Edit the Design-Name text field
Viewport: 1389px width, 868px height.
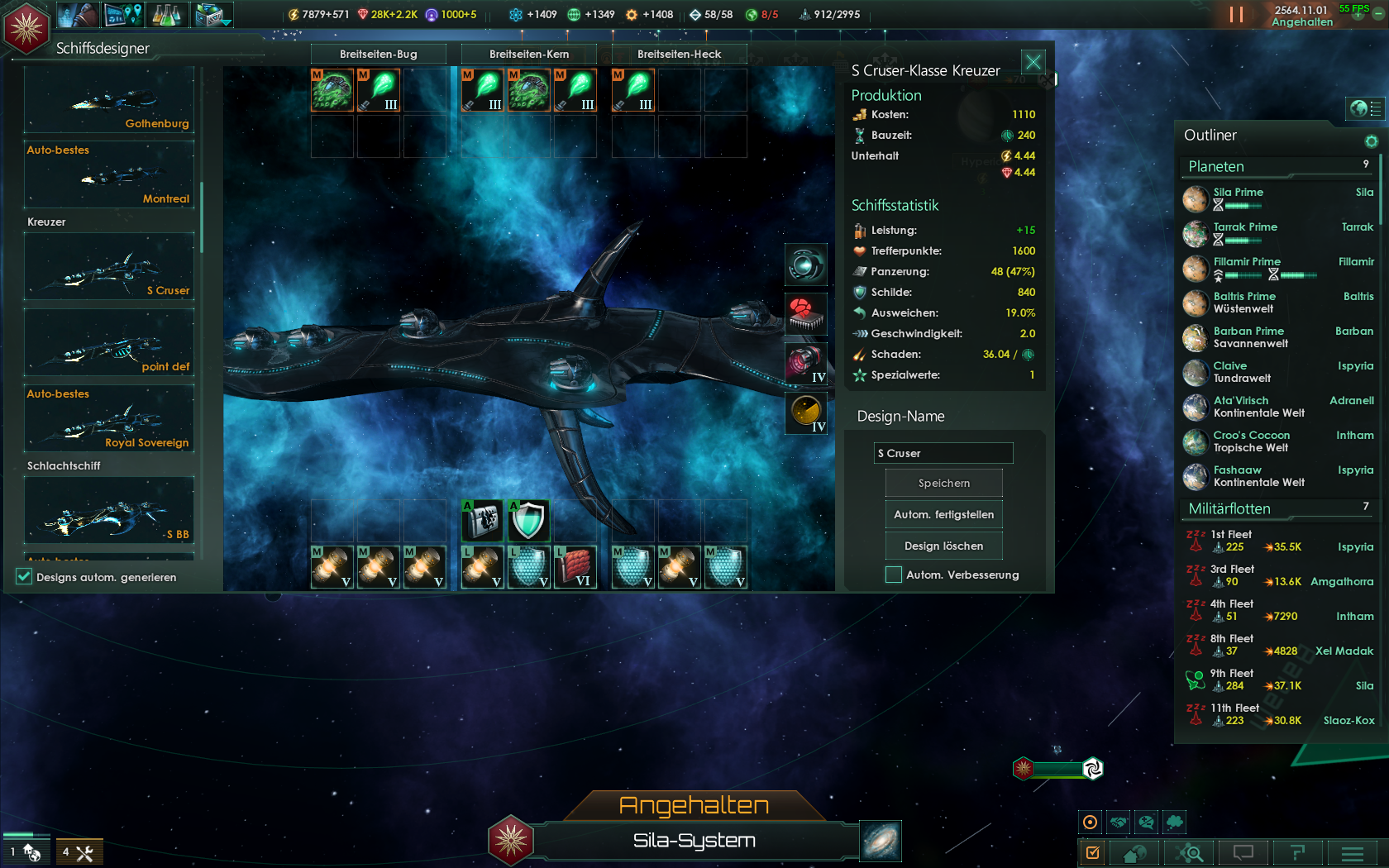[x=943, y=453]
